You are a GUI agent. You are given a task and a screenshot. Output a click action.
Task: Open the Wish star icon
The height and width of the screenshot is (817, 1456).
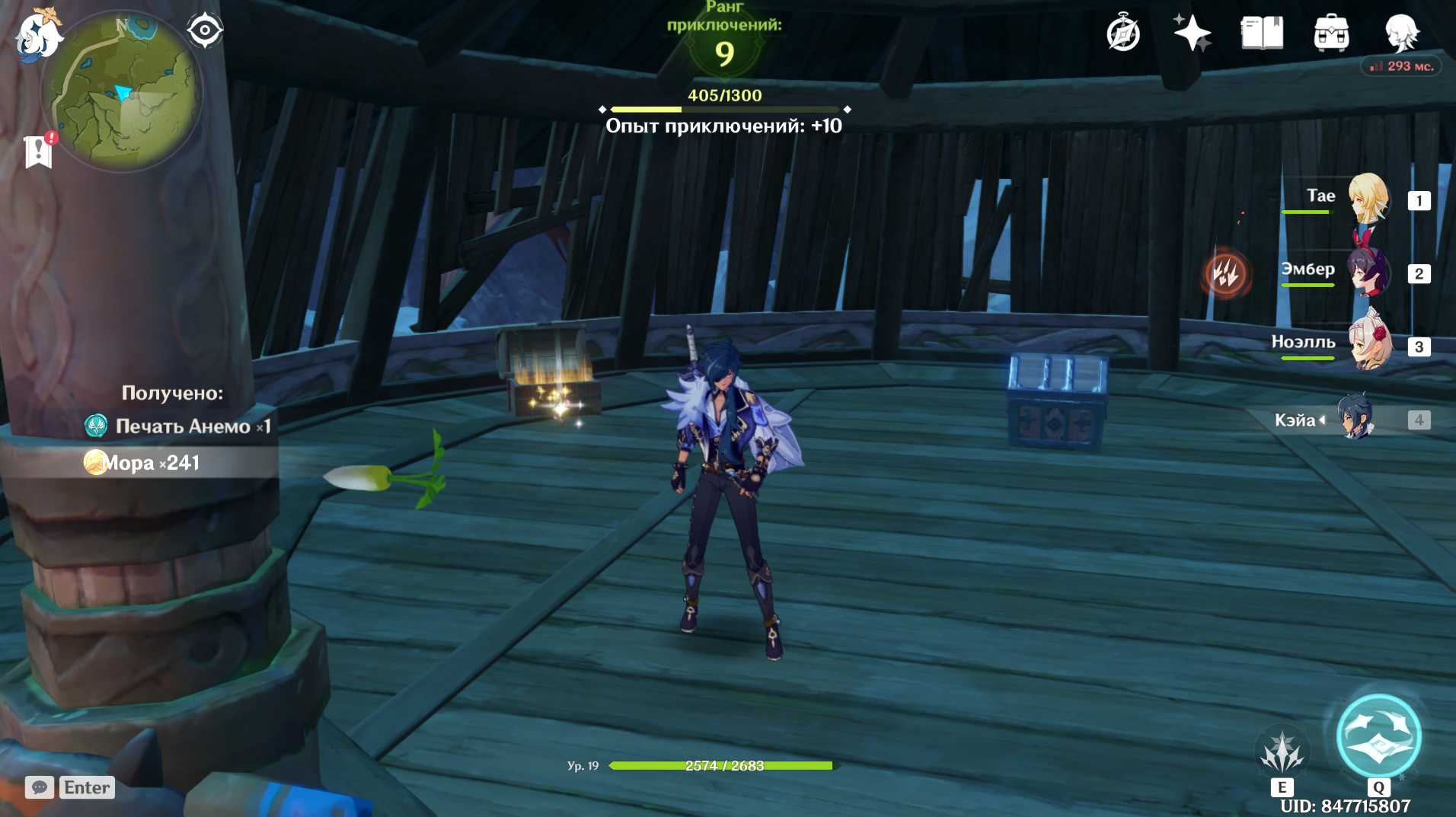pos(1192,34)
